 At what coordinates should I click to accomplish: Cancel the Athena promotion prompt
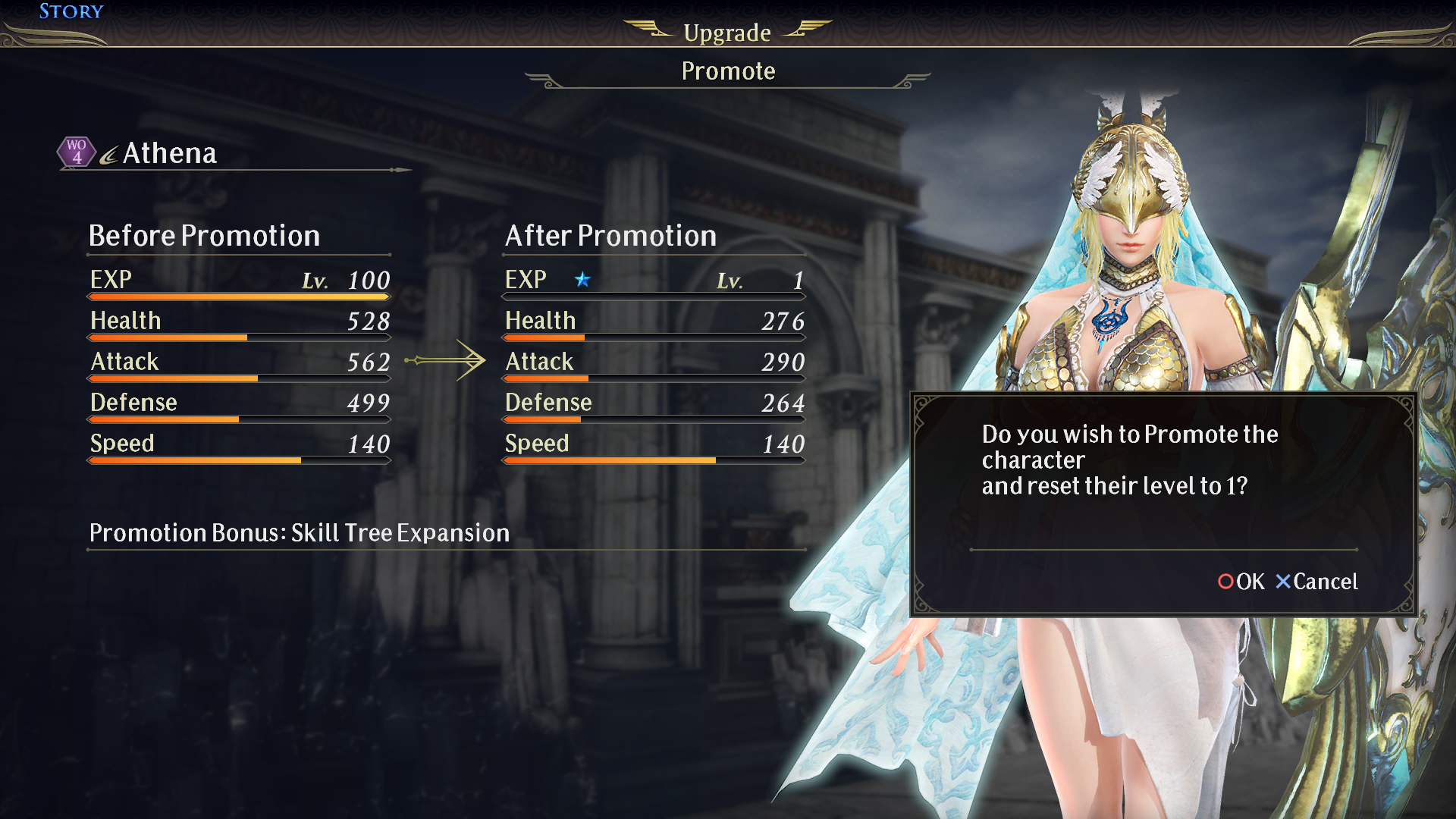(x=1316, y=582)
